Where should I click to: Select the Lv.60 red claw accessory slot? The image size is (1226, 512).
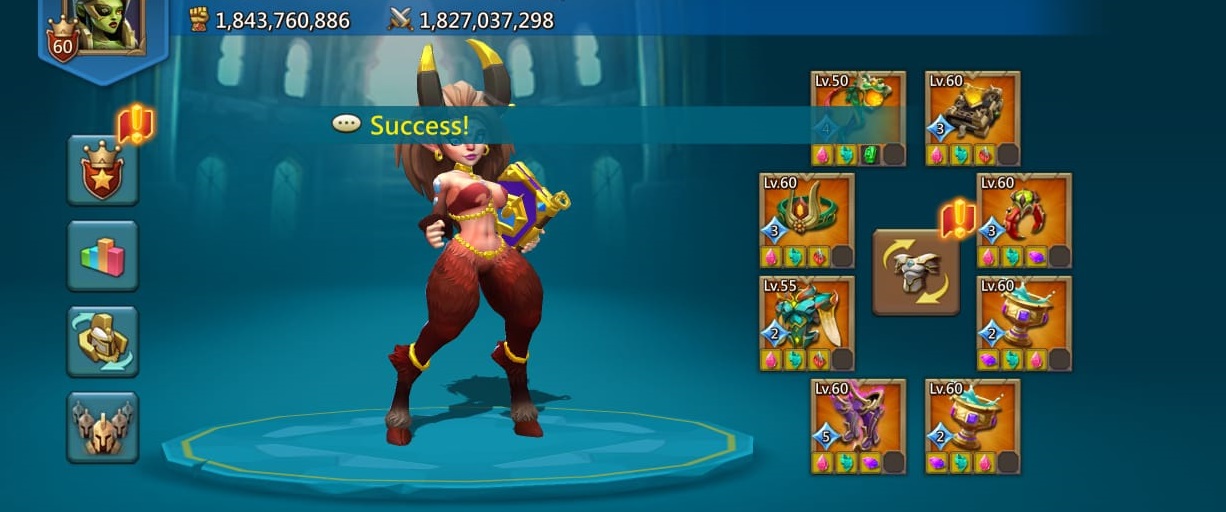click(1024, 220)
